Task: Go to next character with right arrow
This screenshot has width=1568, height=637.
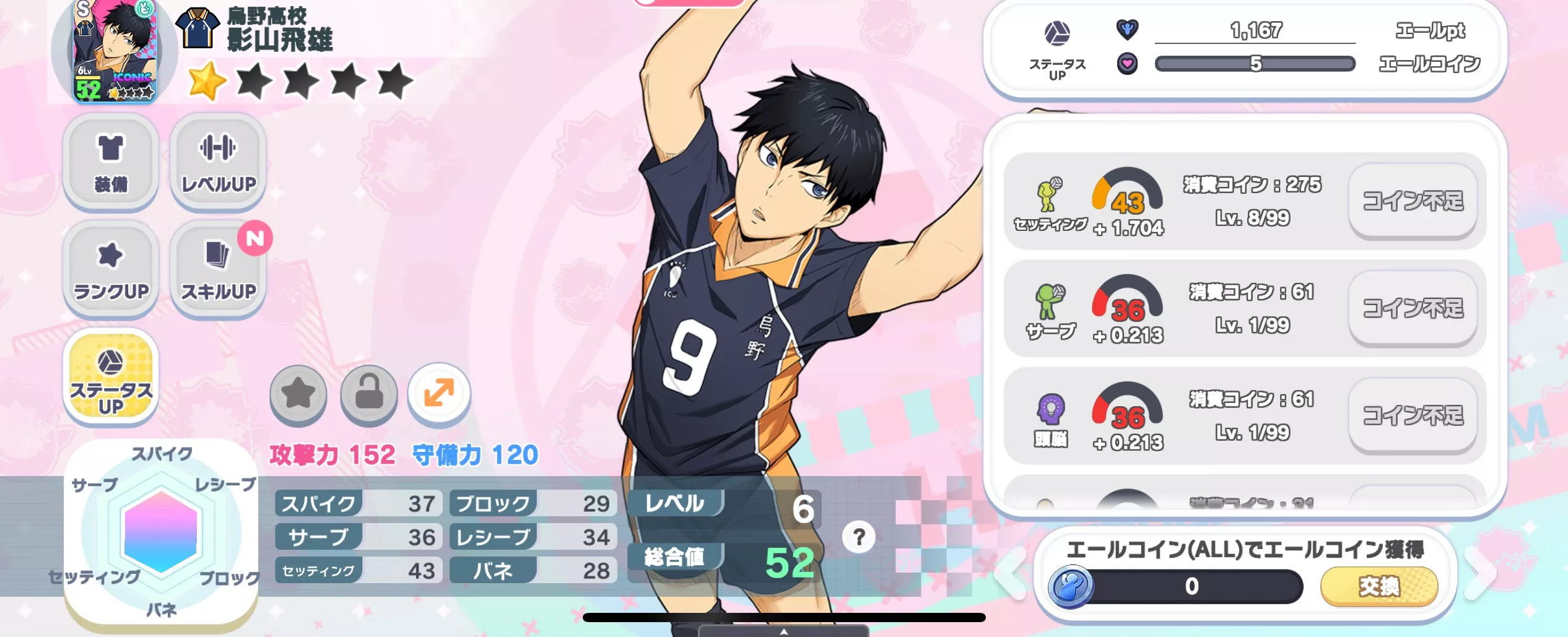Action: (x=1481, y=574)
